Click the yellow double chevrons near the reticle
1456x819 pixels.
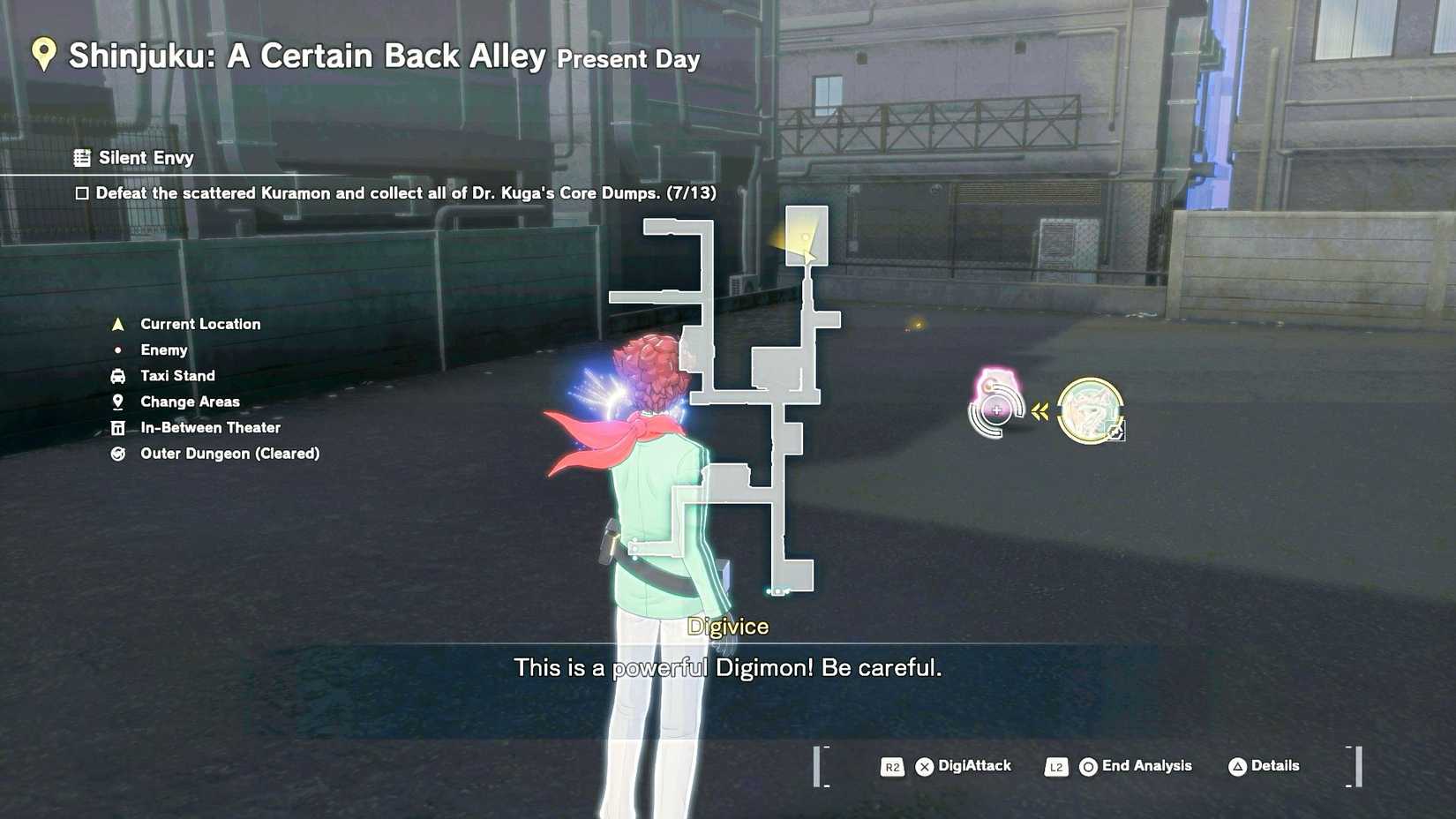point(1040,409)
